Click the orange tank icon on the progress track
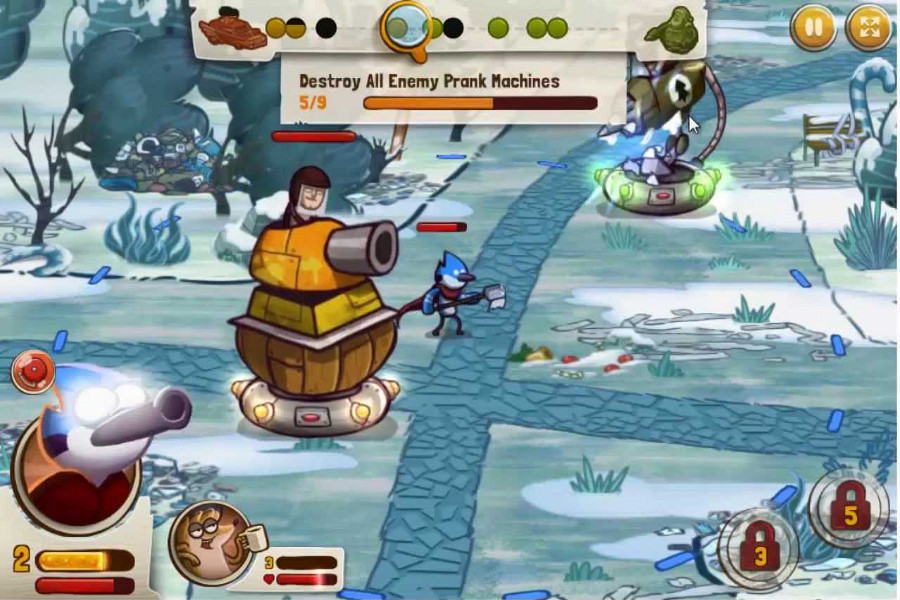 232,29
